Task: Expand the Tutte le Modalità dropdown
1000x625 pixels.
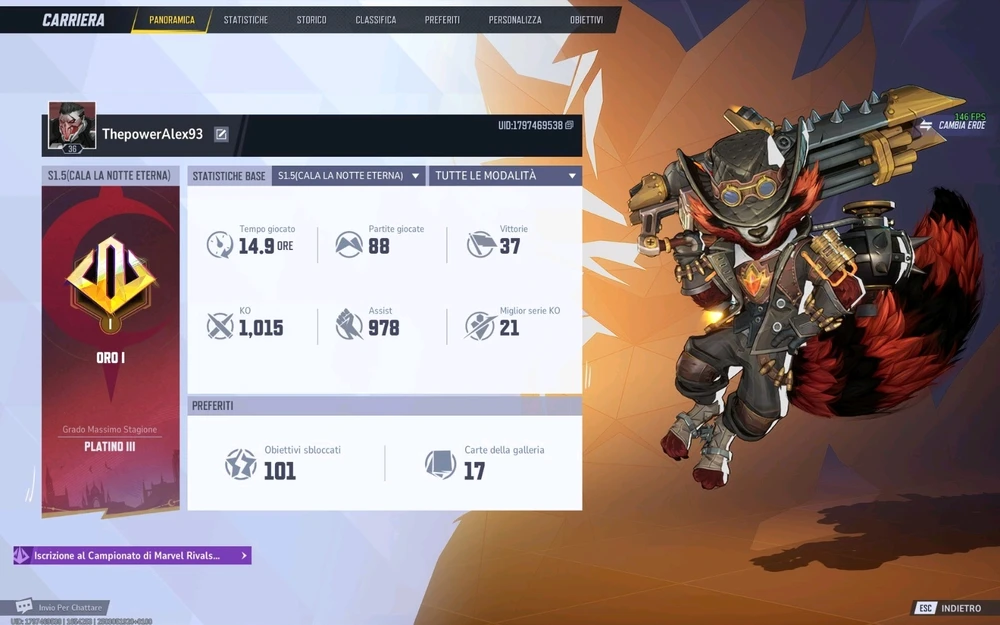Action: (505, 176)
